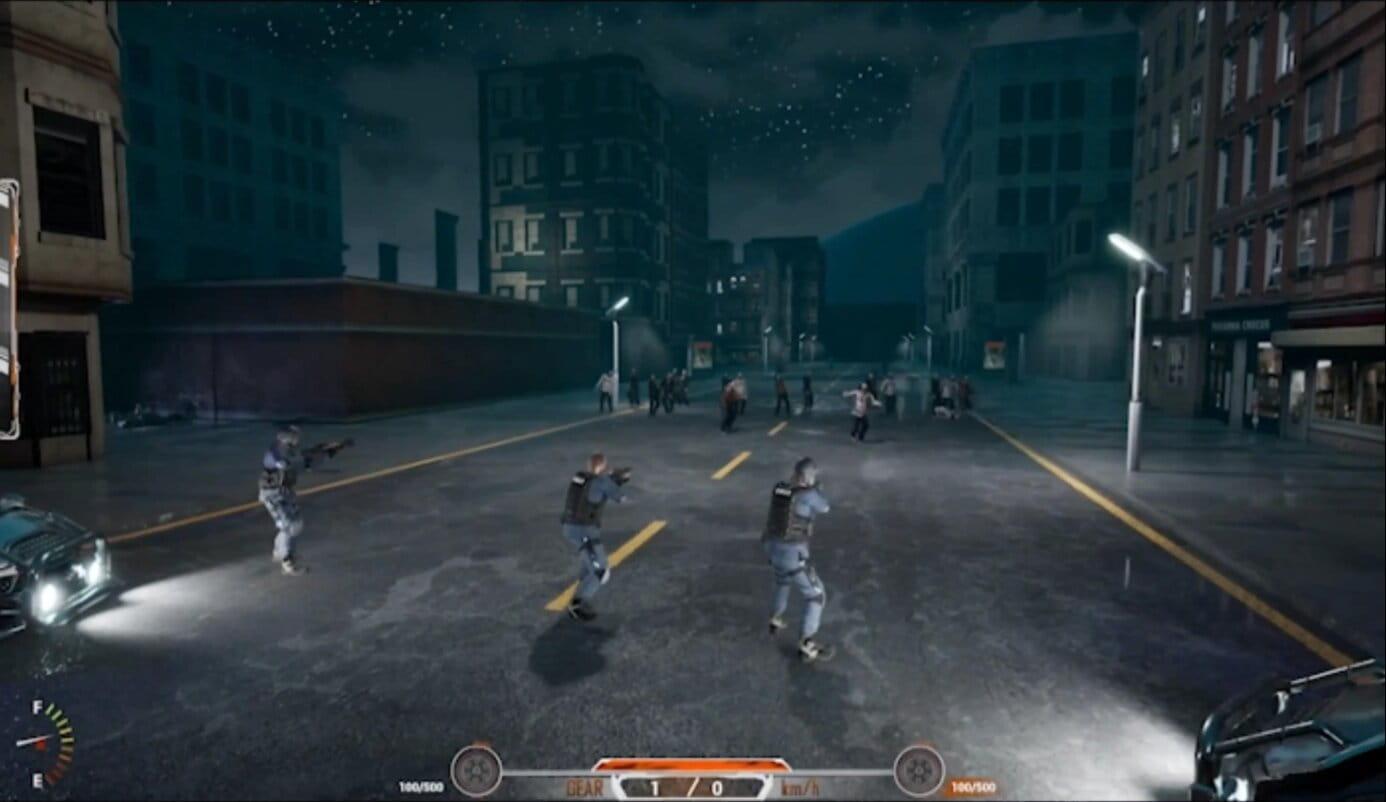Click the cropped panel on the left edge

[9, 309]
